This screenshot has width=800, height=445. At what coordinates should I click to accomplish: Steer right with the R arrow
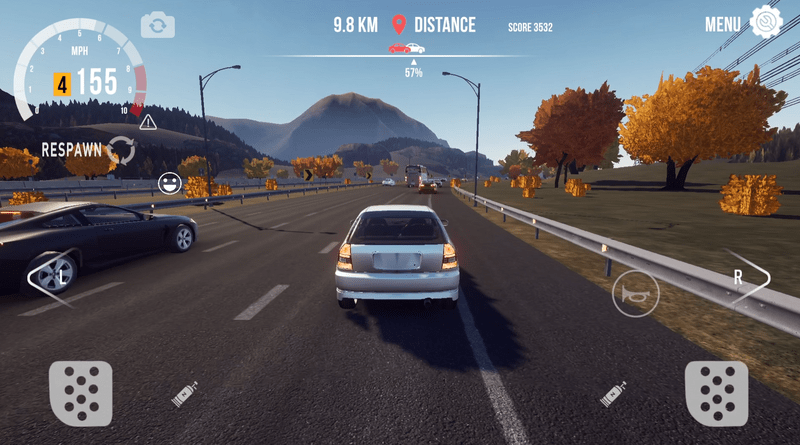click(745, 278)
